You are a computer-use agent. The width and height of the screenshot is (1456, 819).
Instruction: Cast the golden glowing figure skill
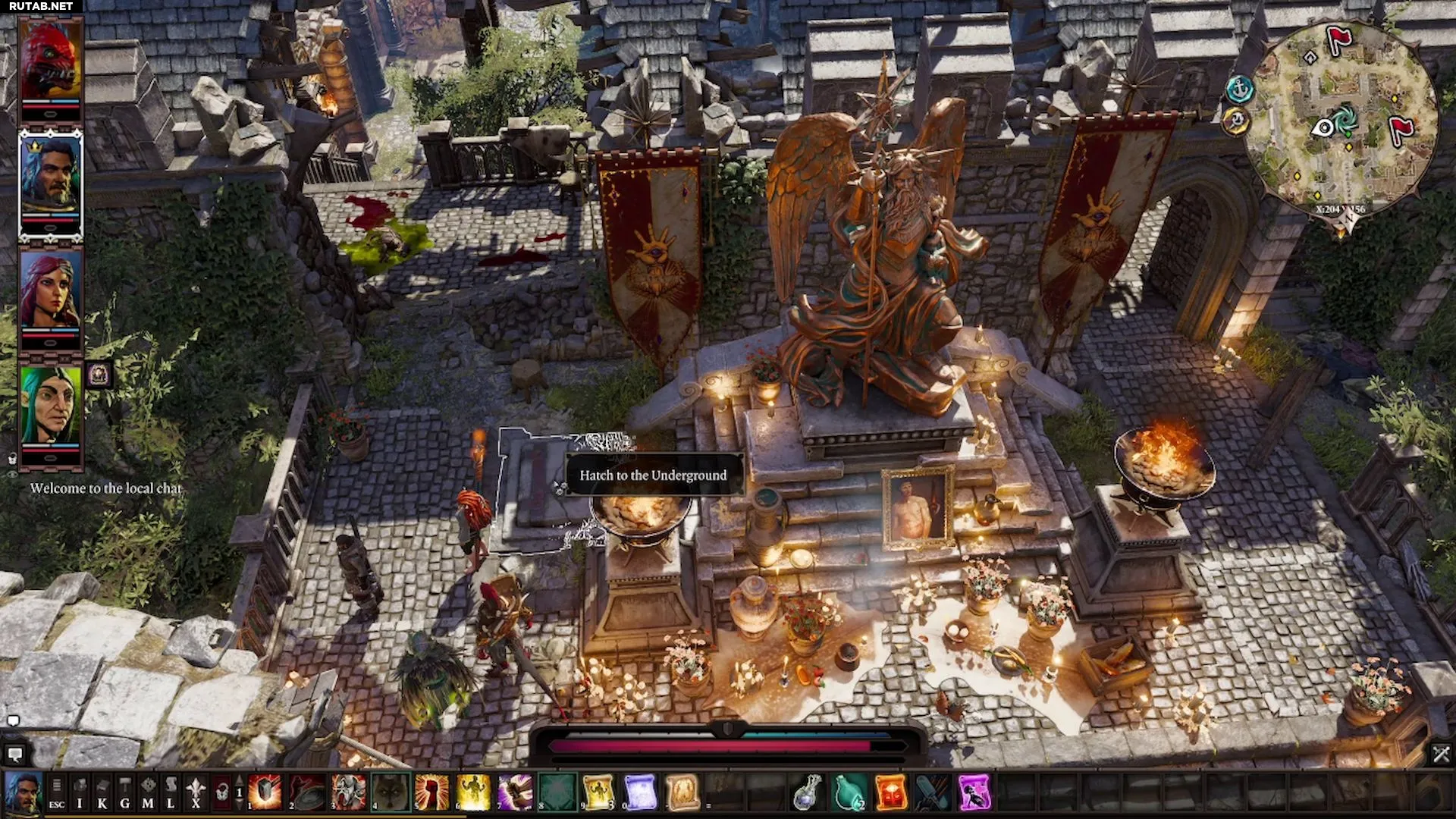click(x=473, y=792)
